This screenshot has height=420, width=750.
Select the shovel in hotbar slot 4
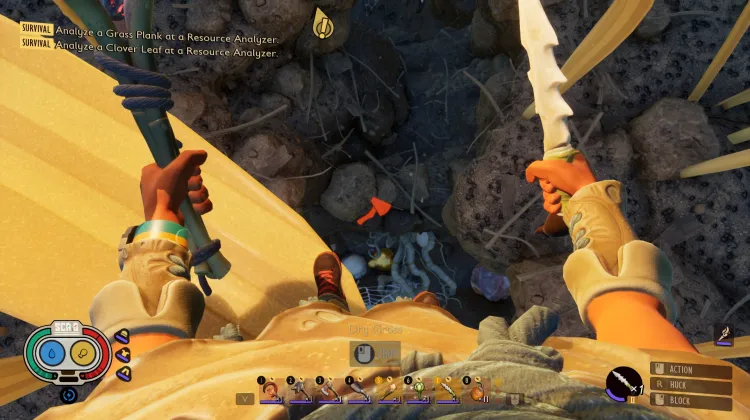pyautogui.click(x=358, y=389)
